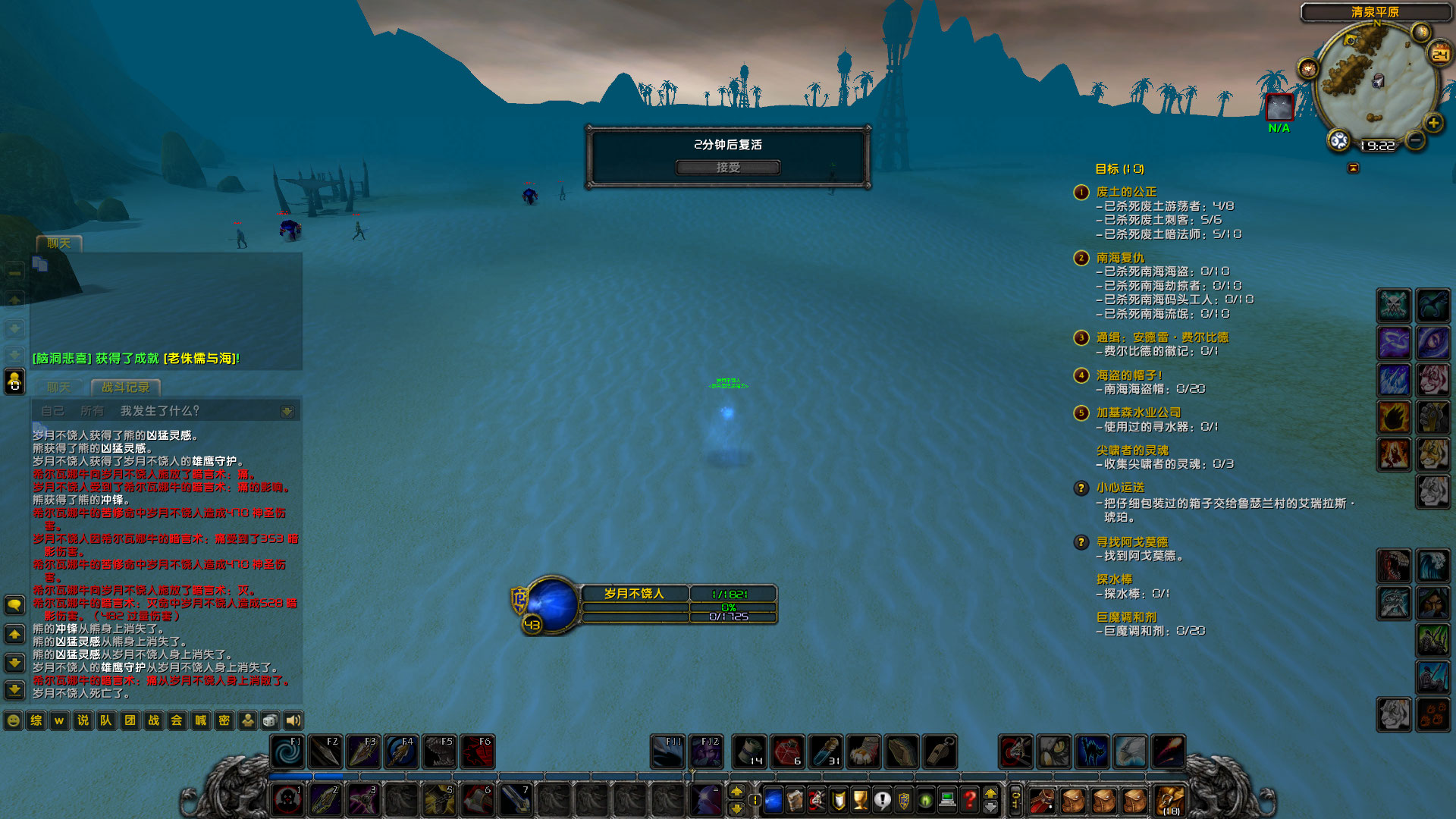This screenshot has height=819, width=1456.
Task: Open the spellbook from the micro menu
Action: (x=795, y=799)
